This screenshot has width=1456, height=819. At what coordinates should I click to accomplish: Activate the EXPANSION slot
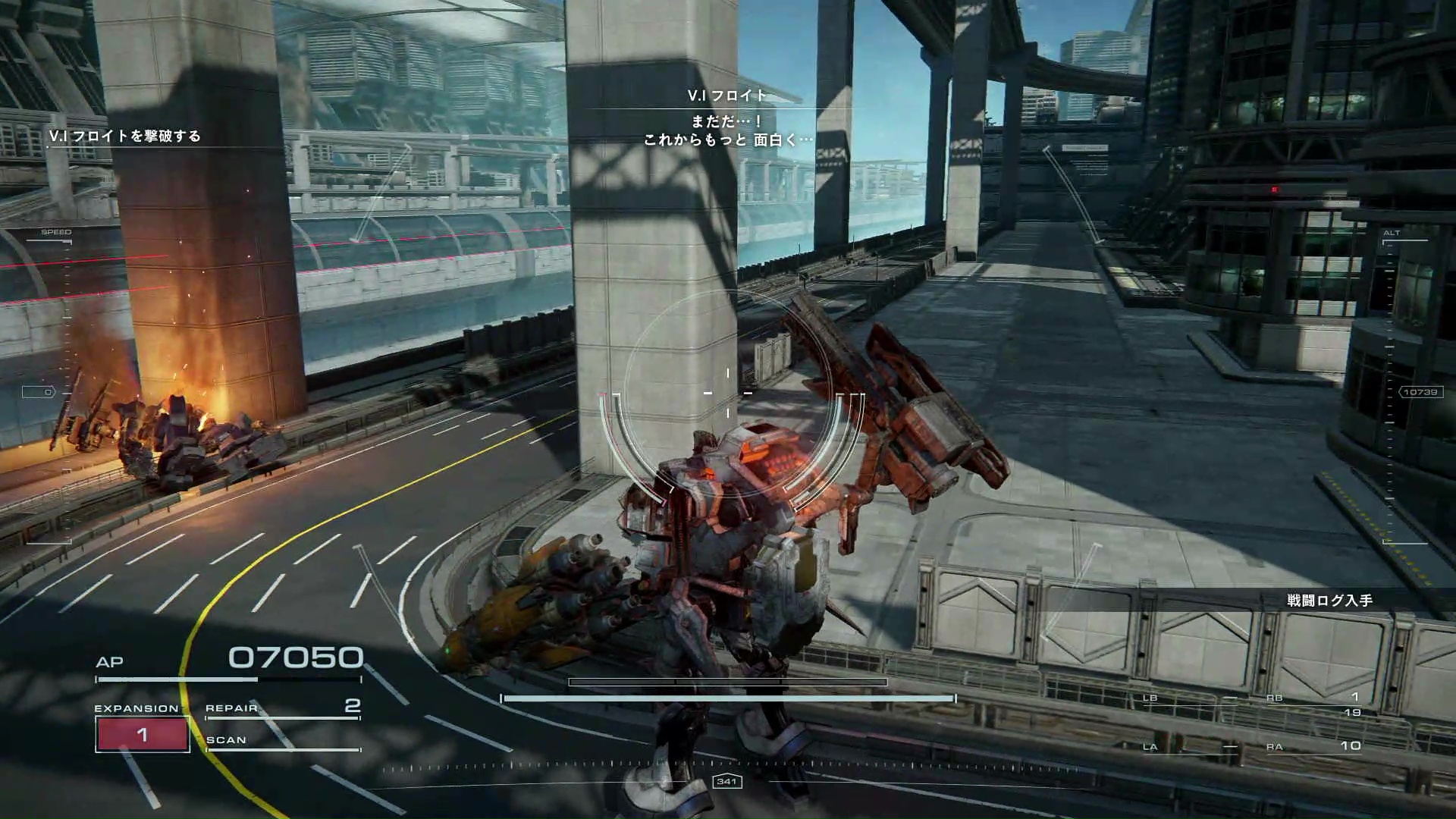143,733
